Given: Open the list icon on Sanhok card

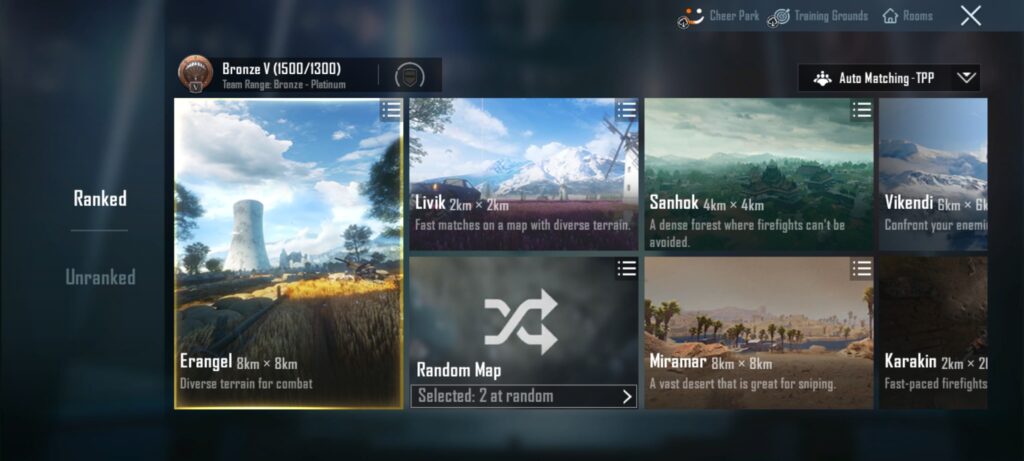Looking at the screenshot, I should click(861, 110).
